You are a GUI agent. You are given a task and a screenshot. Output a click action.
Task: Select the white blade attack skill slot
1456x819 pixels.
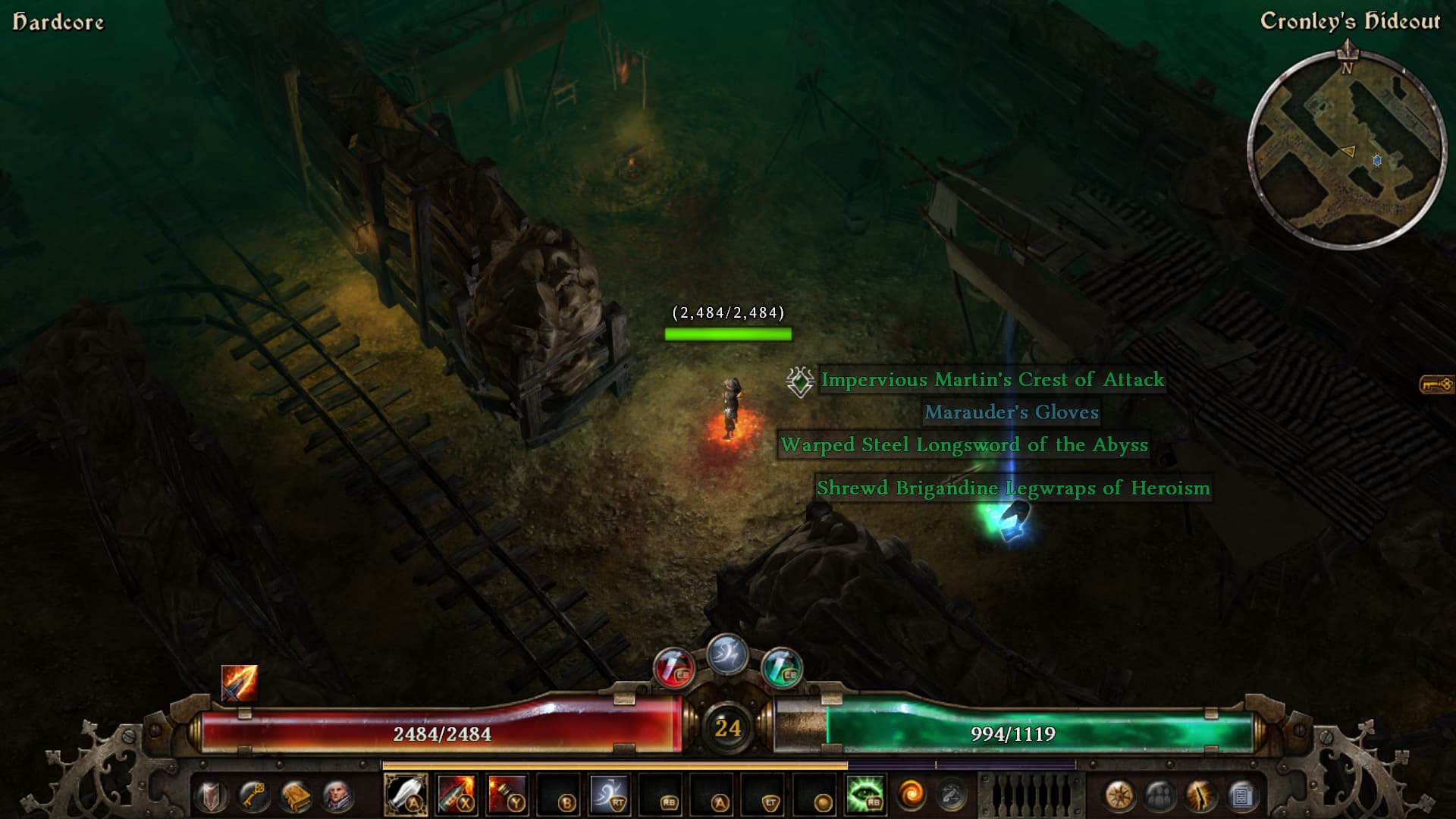406,795
